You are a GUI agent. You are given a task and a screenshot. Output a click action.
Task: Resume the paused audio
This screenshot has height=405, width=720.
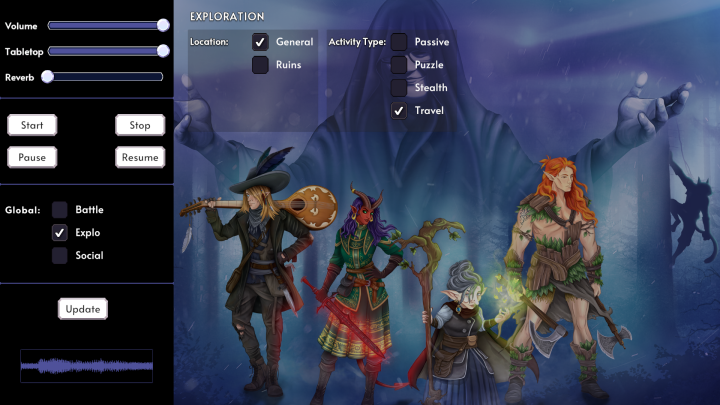[x=140, y=157]
